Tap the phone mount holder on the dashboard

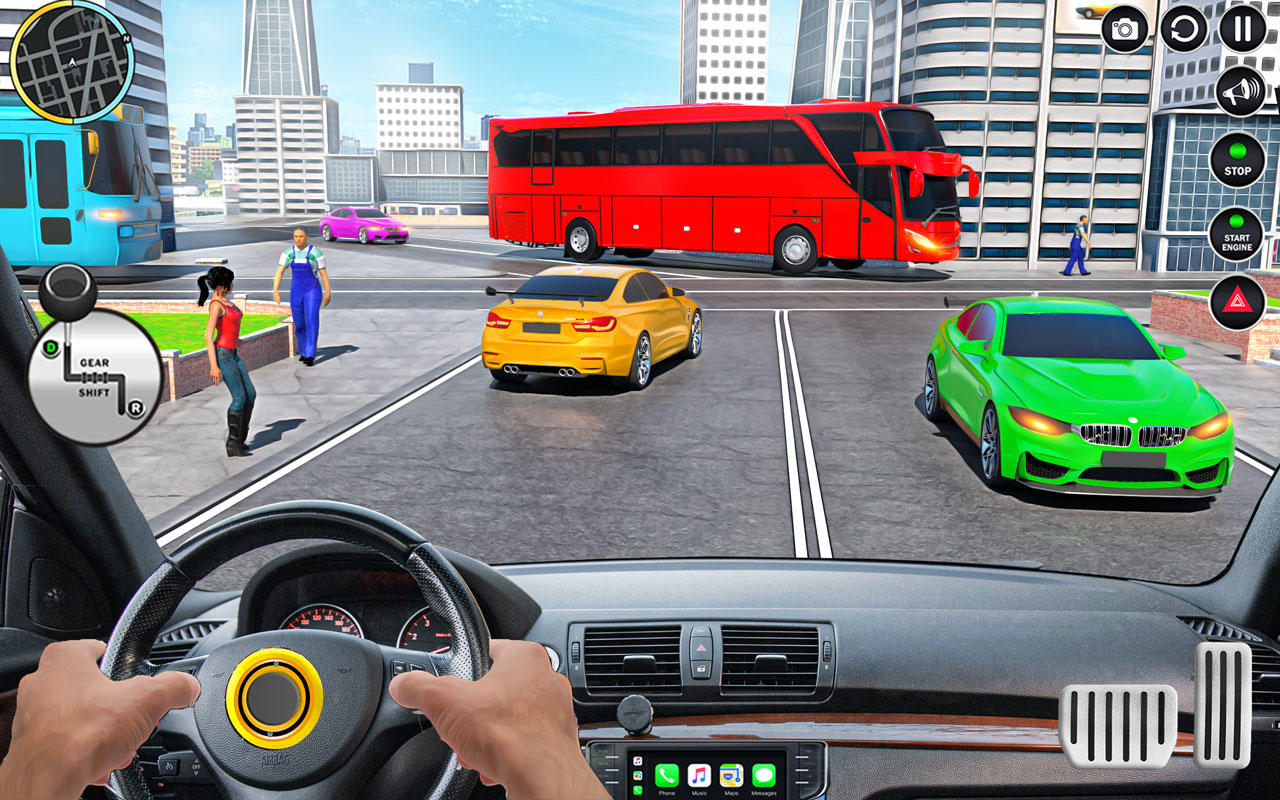pos(635,713)
